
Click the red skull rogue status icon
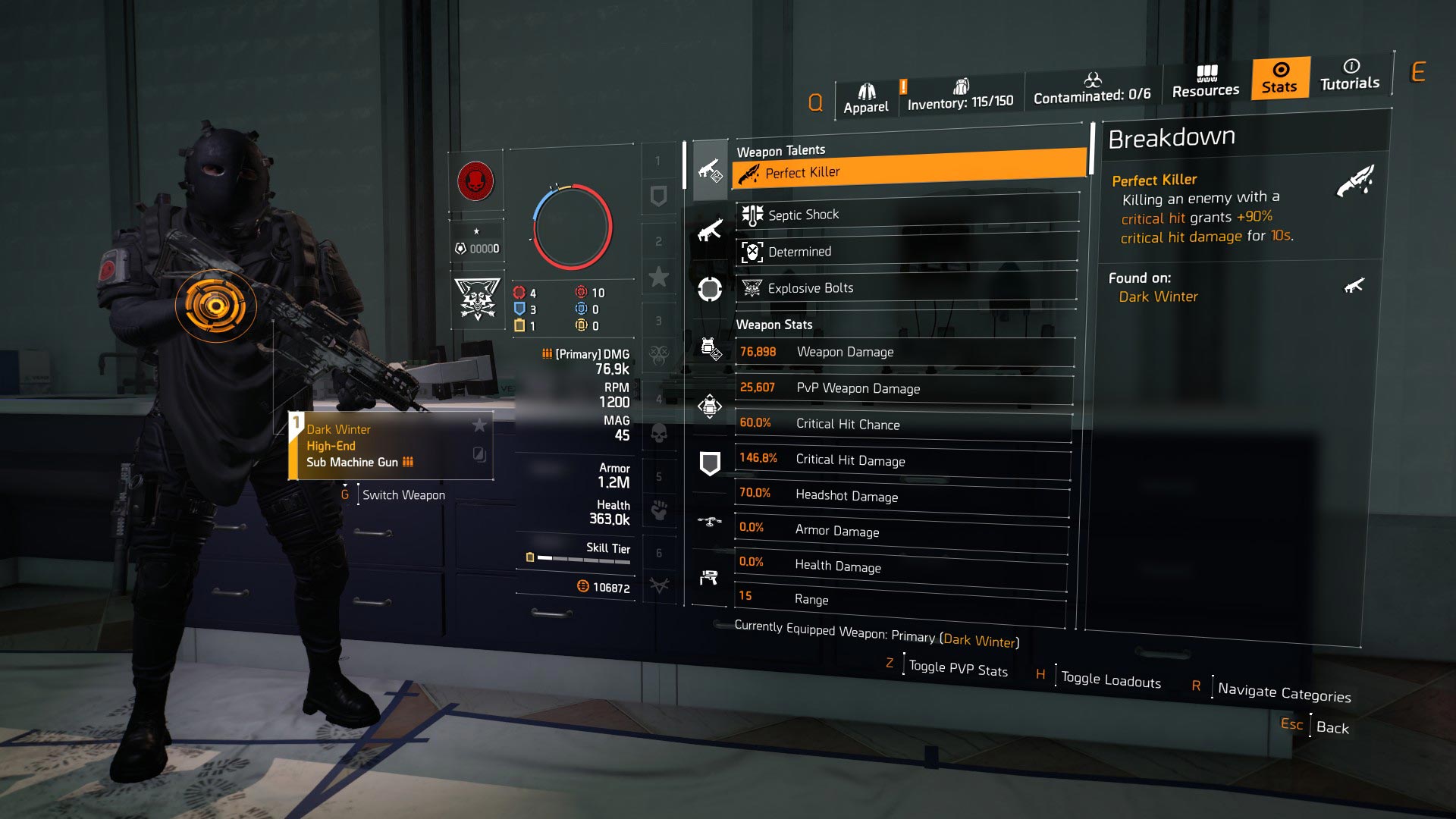click(x=475, y=182)
